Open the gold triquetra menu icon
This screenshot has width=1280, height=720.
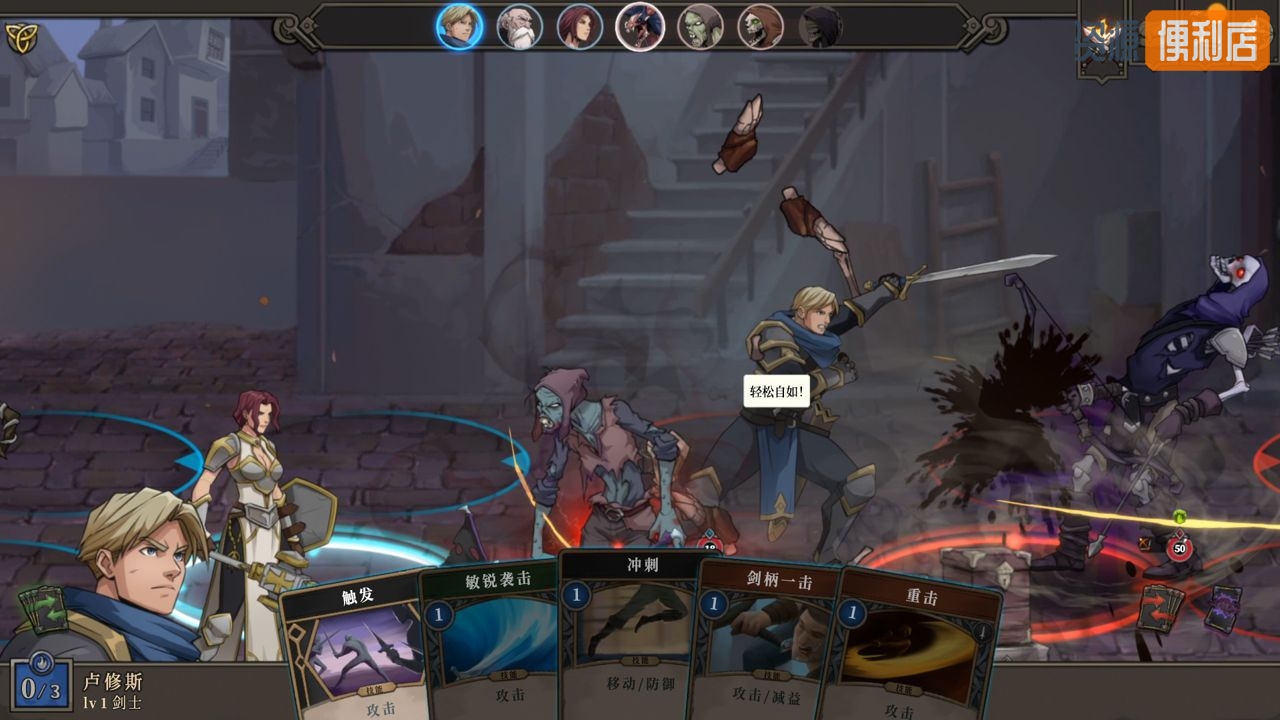coord(21,38)
